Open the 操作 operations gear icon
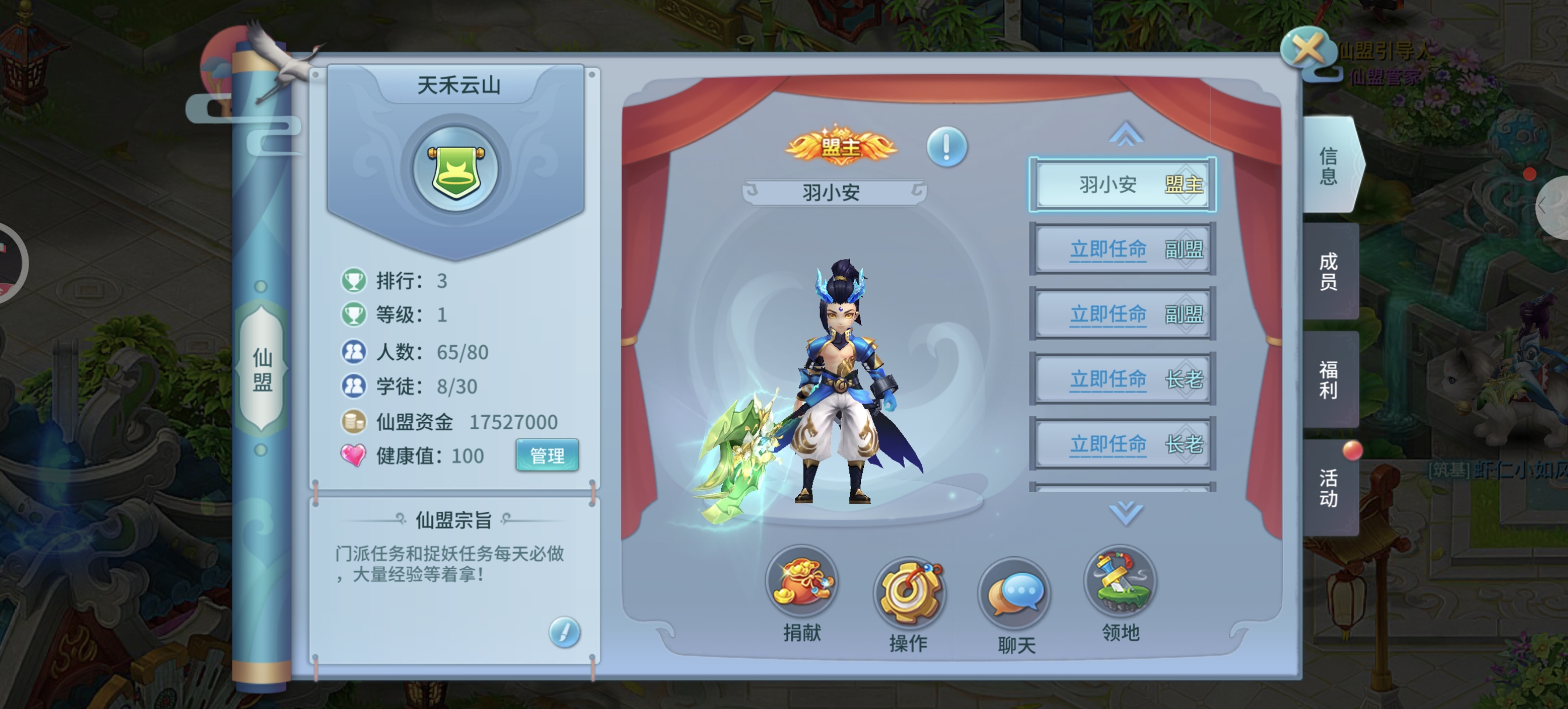1568x709 pixels. (x=908, y=594)
